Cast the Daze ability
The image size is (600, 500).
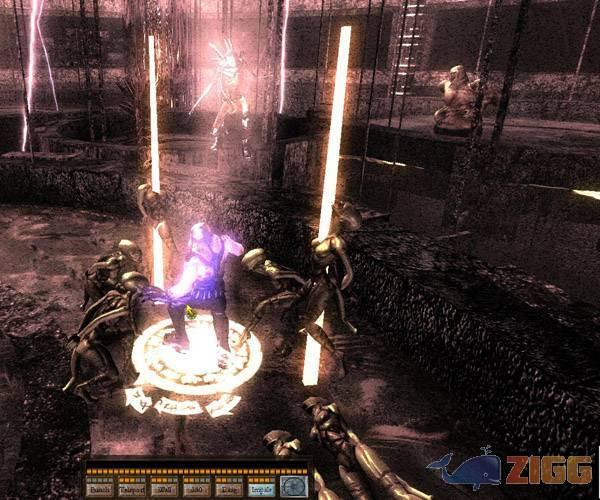229,489
